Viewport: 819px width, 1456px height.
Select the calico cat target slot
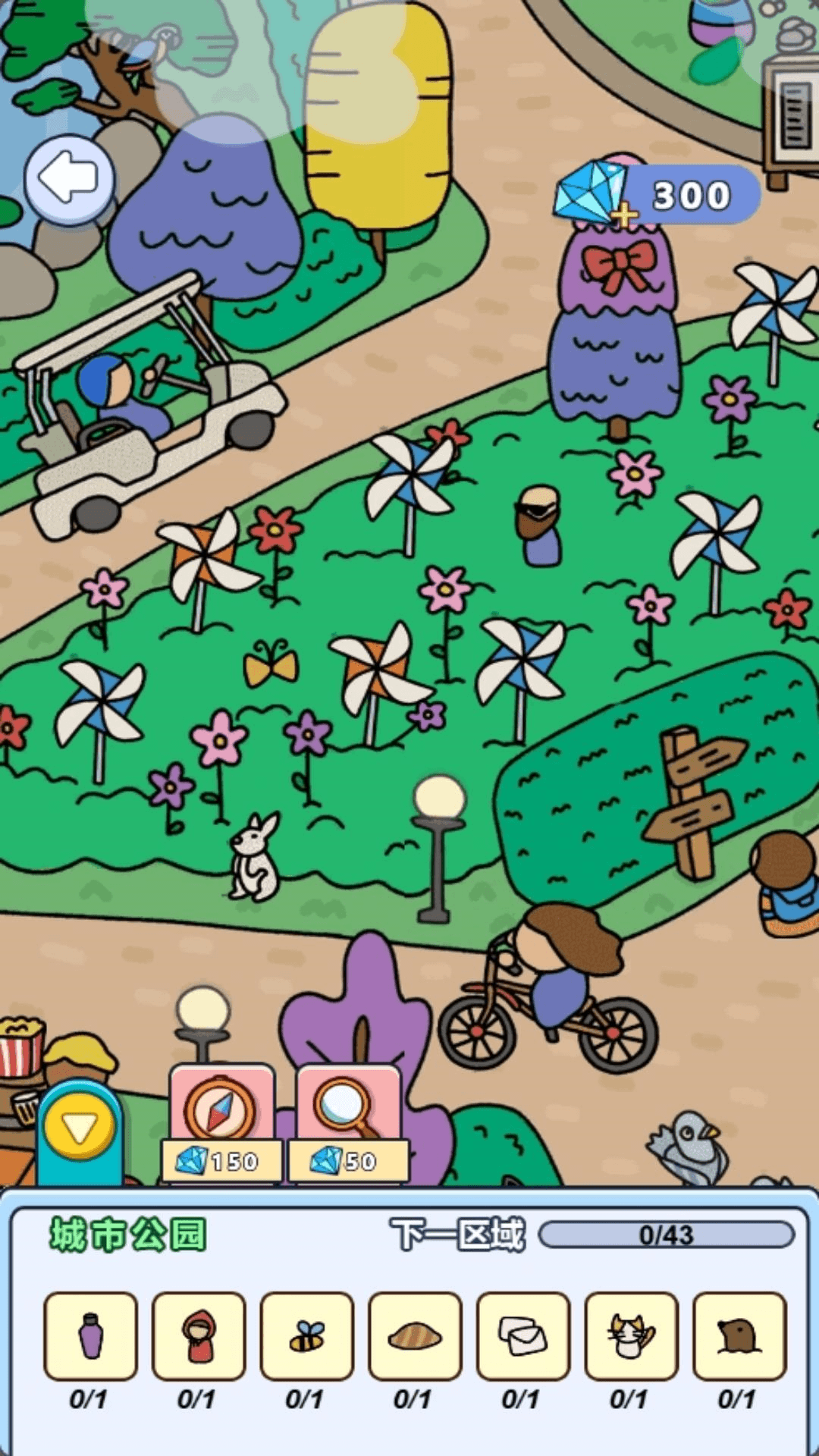pyautogui.click(x=631, y=1335)
